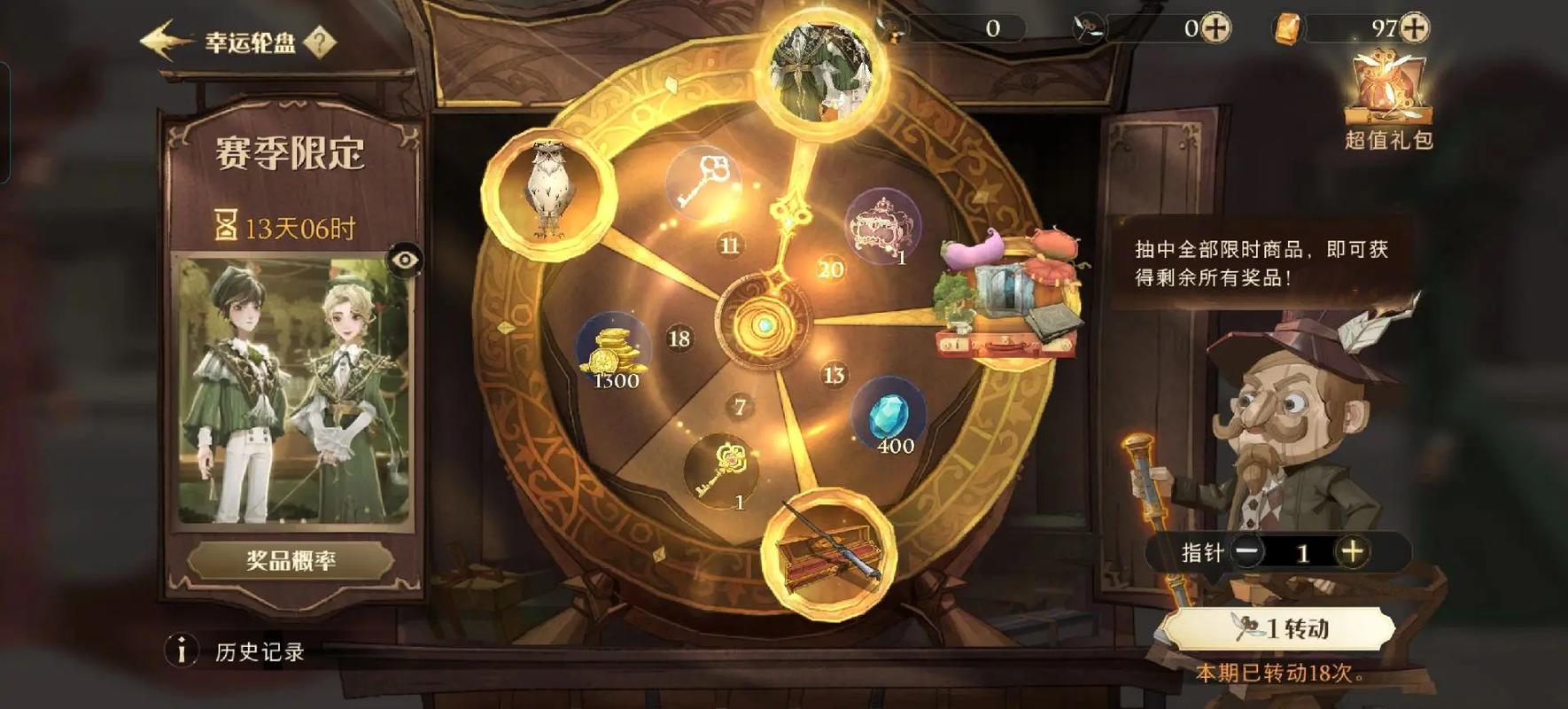Select the ornate chest reward
Viewport: 1568px width, 709px height.
pyautogui.click(x=881, y=226)
